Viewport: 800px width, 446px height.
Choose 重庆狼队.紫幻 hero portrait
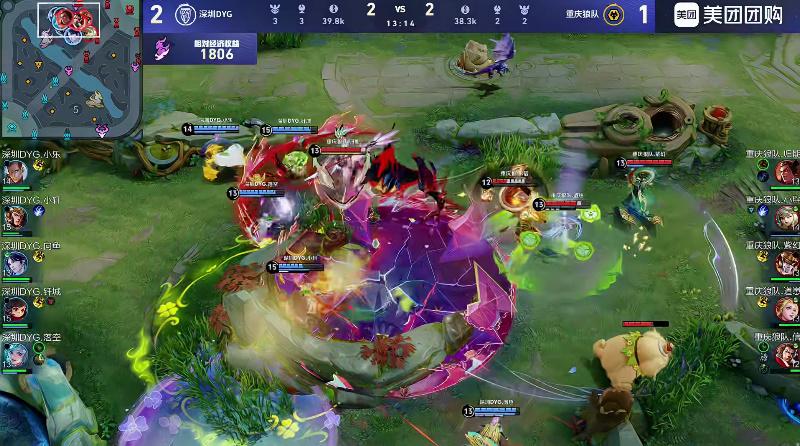(786, 262)
